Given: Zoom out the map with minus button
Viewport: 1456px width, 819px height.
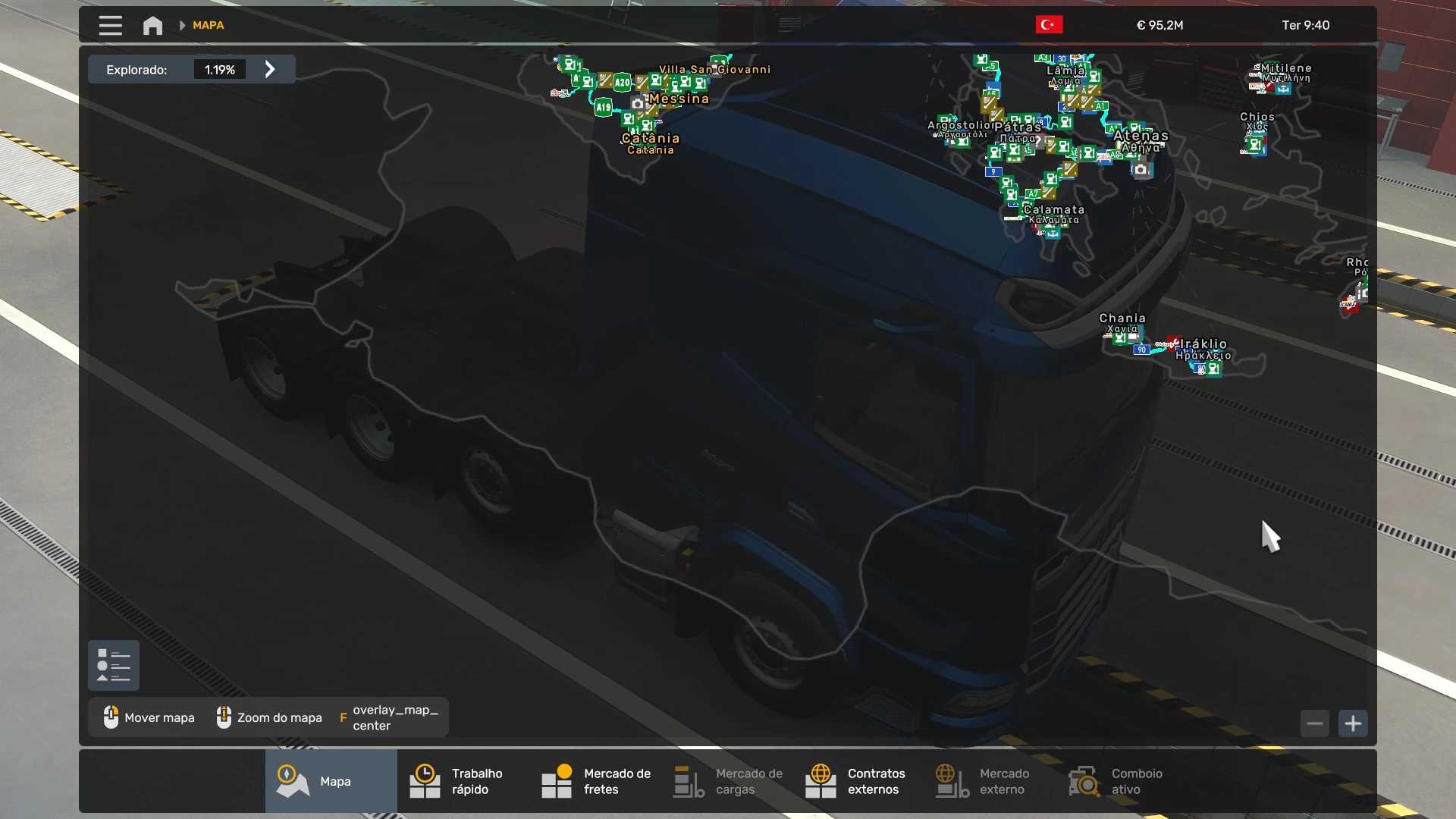Looking at the screenshot, I should pyautogui.click(x=1315, y=723).
